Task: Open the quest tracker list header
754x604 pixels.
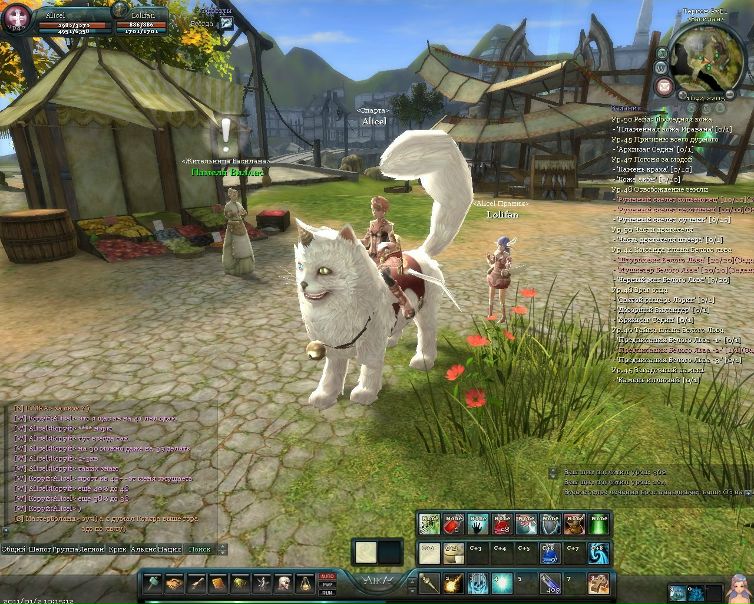Action: point(626,107)
